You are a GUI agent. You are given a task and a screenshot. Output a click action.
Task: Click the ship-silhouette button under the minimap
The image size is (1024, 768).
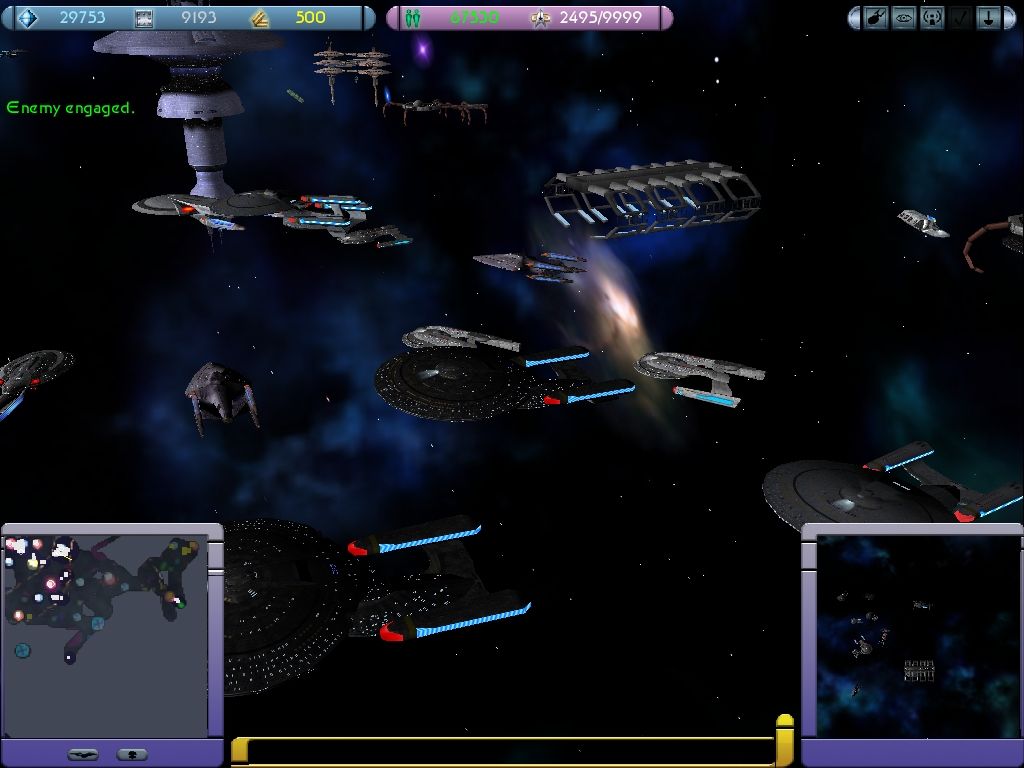click(x=83, y=754)
